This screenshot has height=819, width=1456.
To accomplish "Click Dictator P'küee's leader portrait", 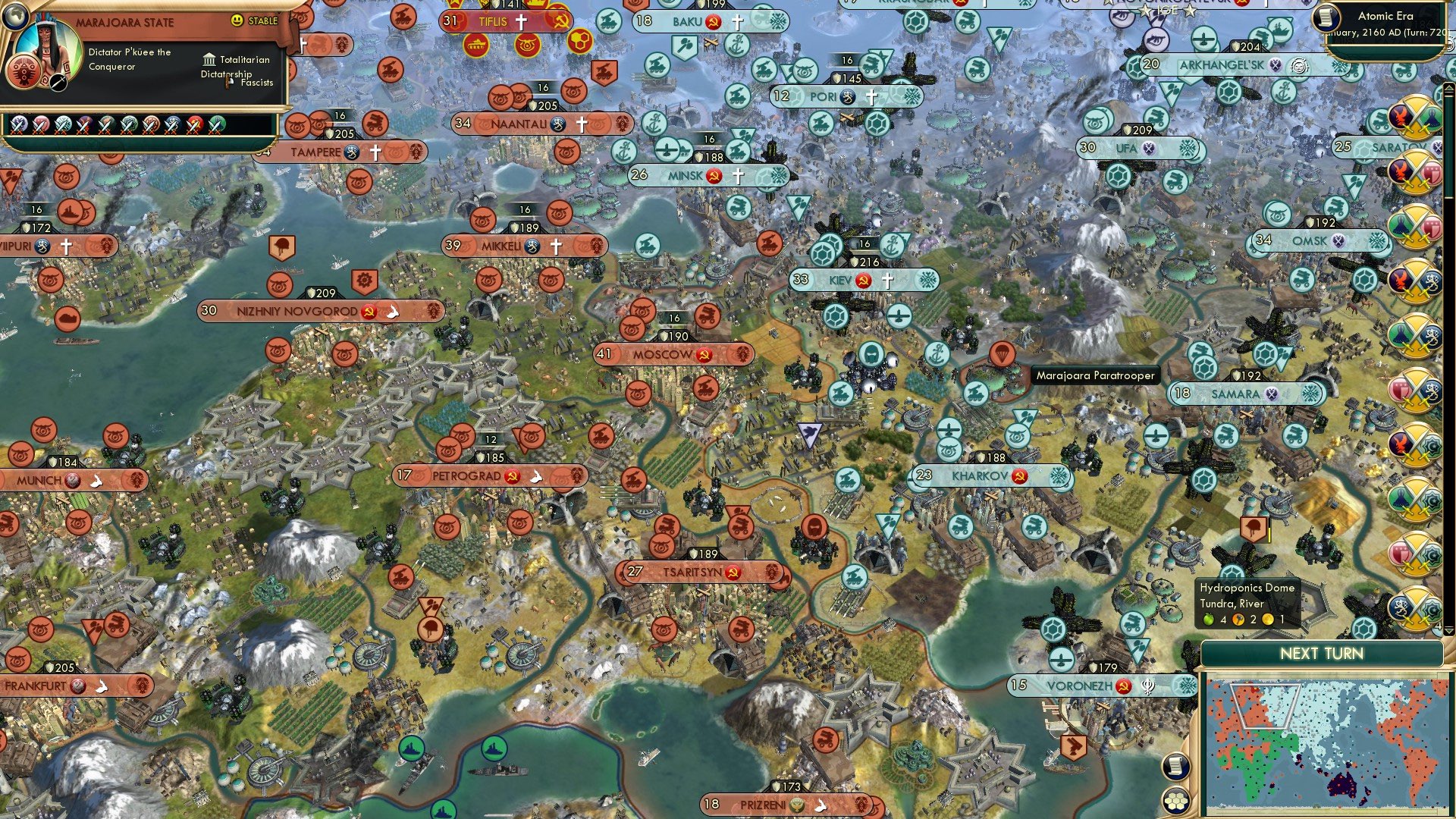I will (x=48, y=47).
